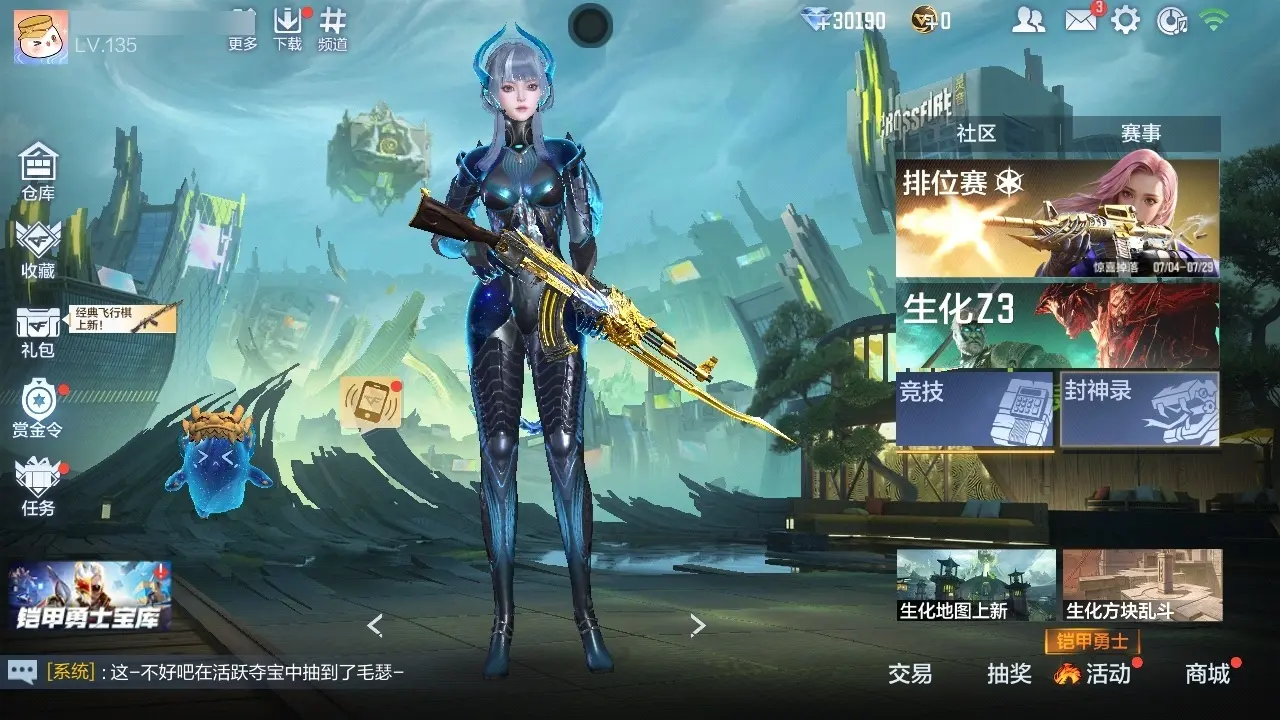This screenshot has width=1280, height=720.
Task: Open the 任务 missions menu
Action: click(x=38, y=486)
